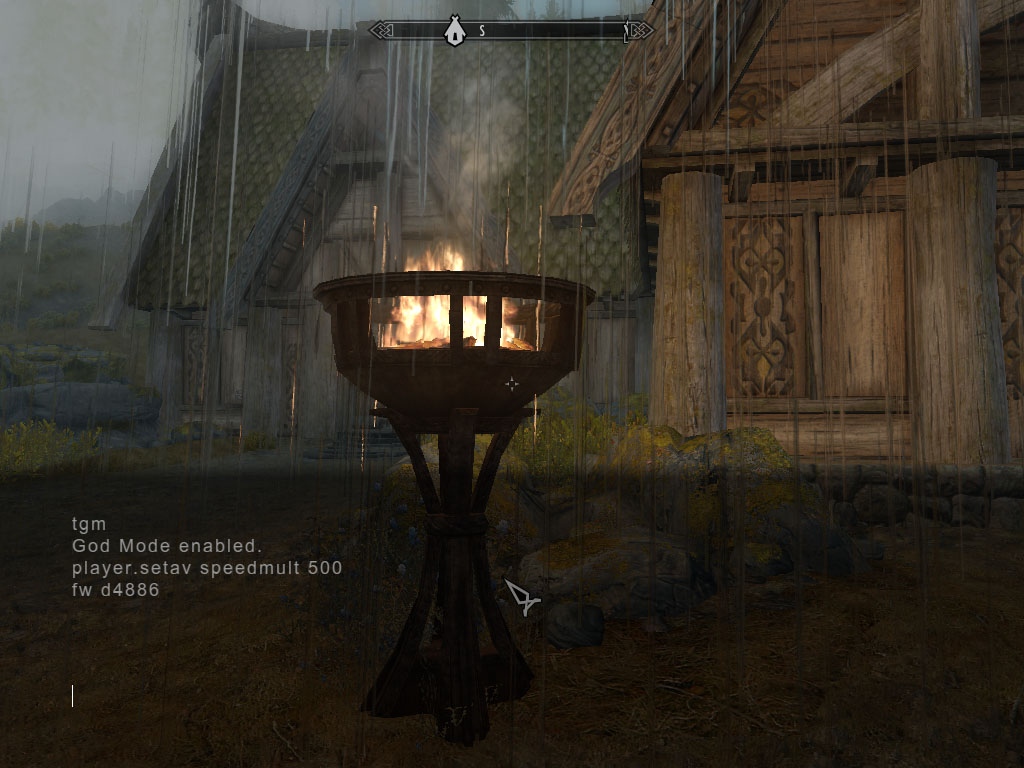
Task: Focus the console command input line
Action: (x=200, y=696)
